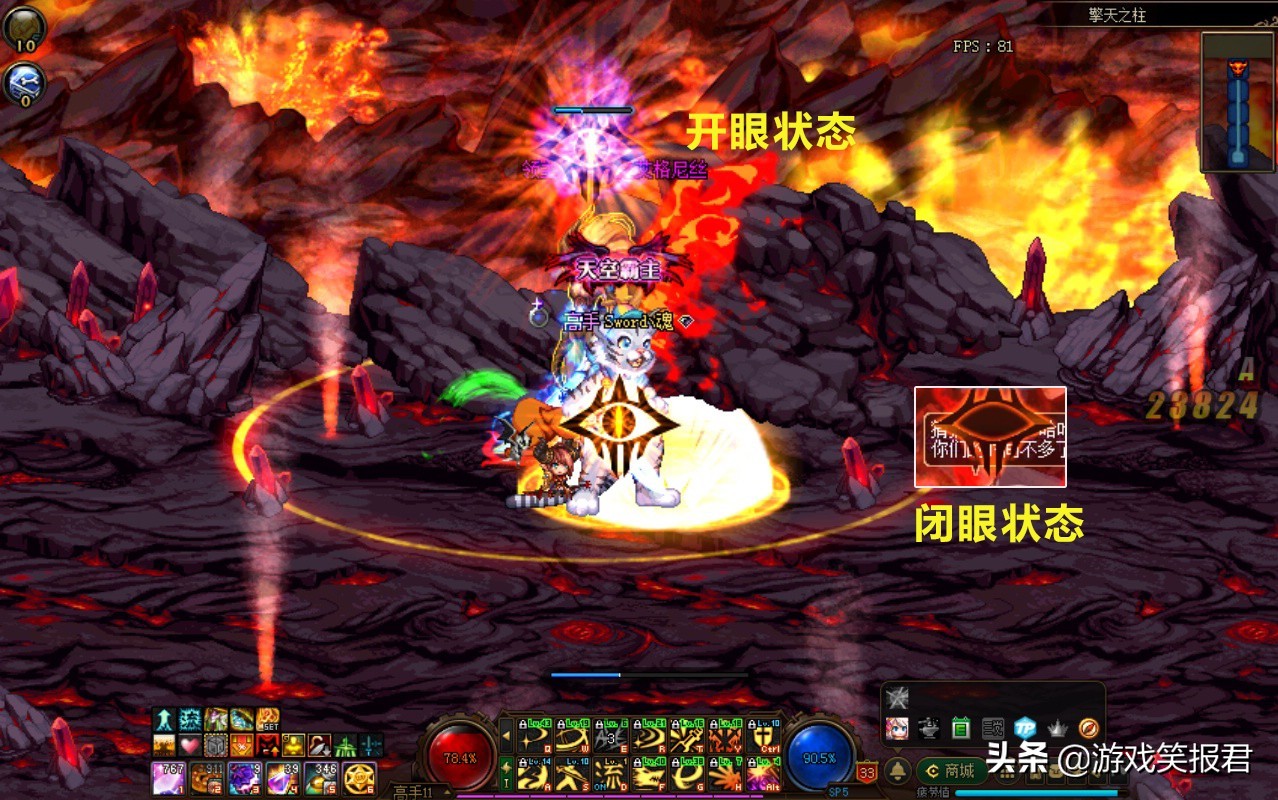1278x800 pixels.
Task: Open the blue TP hexagon icon
Action: [1024, 728]
